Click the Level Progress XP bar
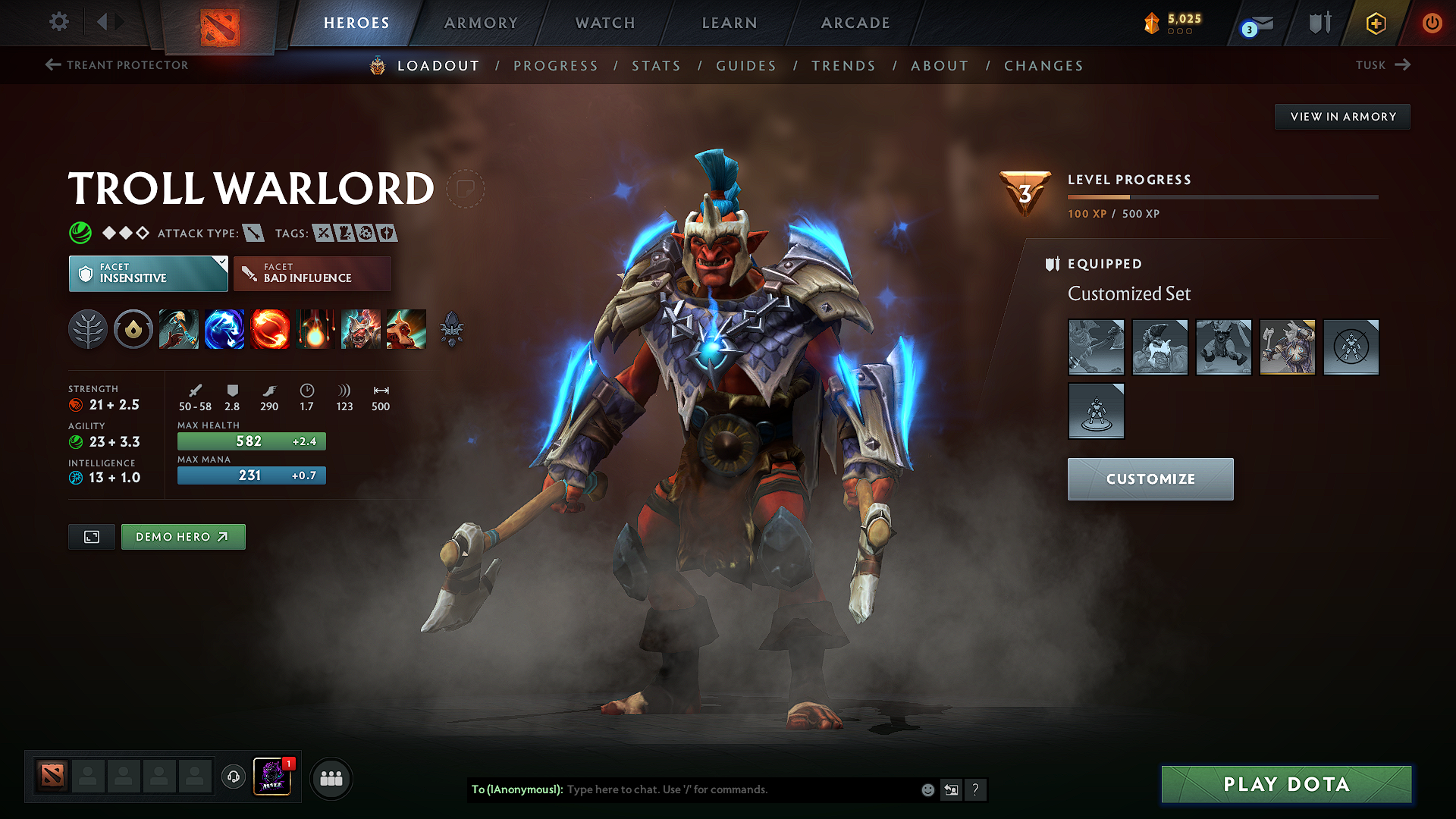 tap(1222, 196)
